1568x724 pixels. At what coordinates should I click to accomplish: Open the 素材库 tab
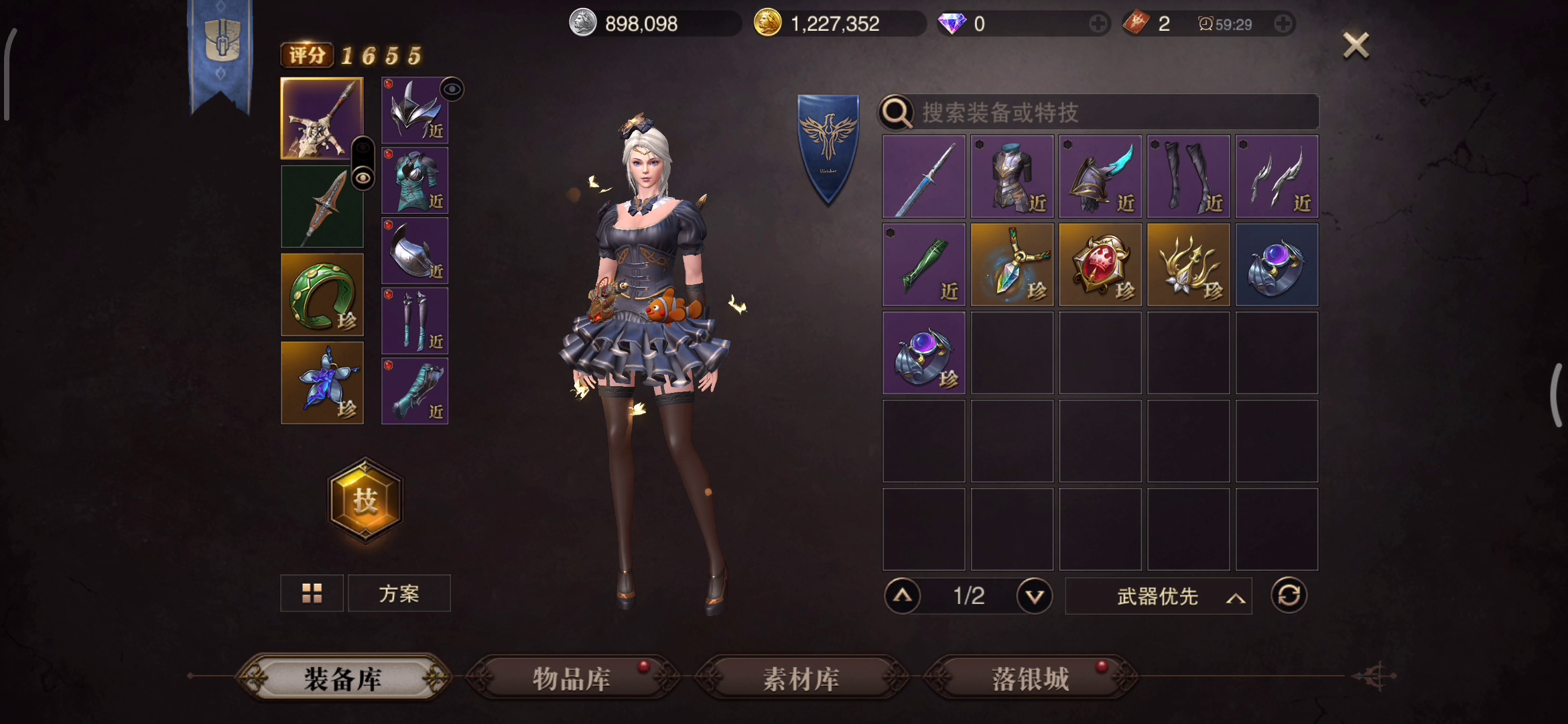tap(801, 678)
